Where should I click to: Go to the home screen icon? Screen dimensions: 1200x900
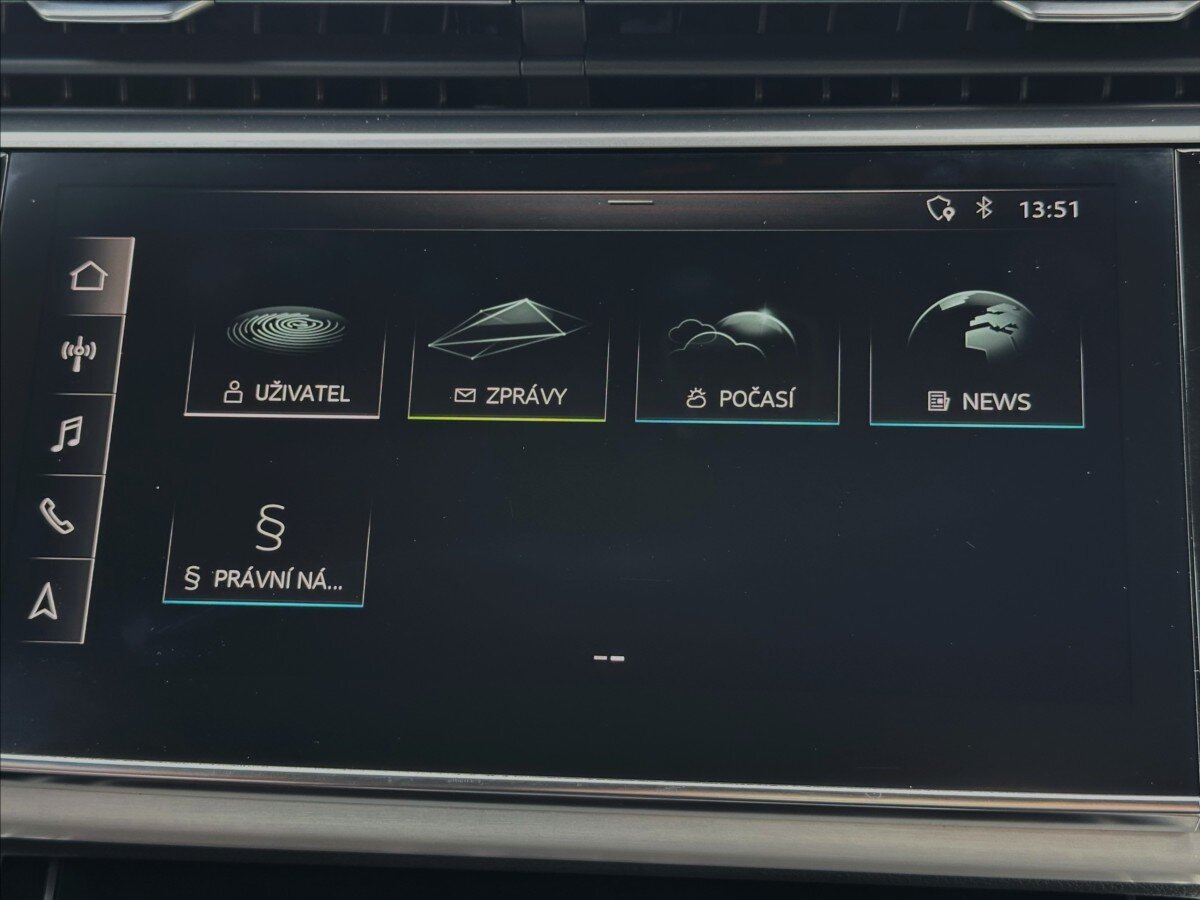89,275
